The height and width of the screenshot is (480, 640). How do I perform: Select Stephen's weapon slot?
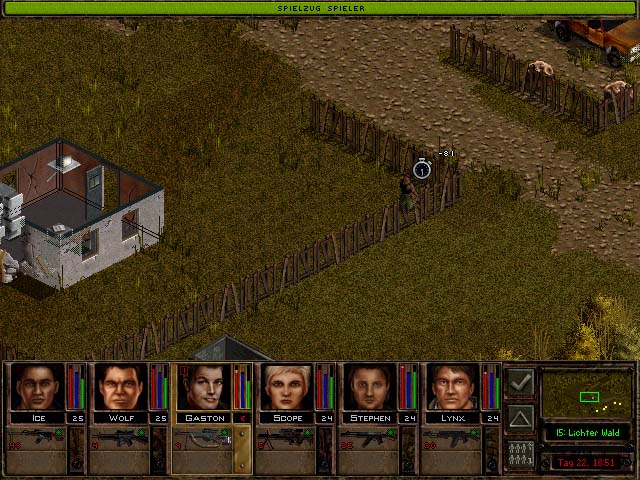click(369, 438)
